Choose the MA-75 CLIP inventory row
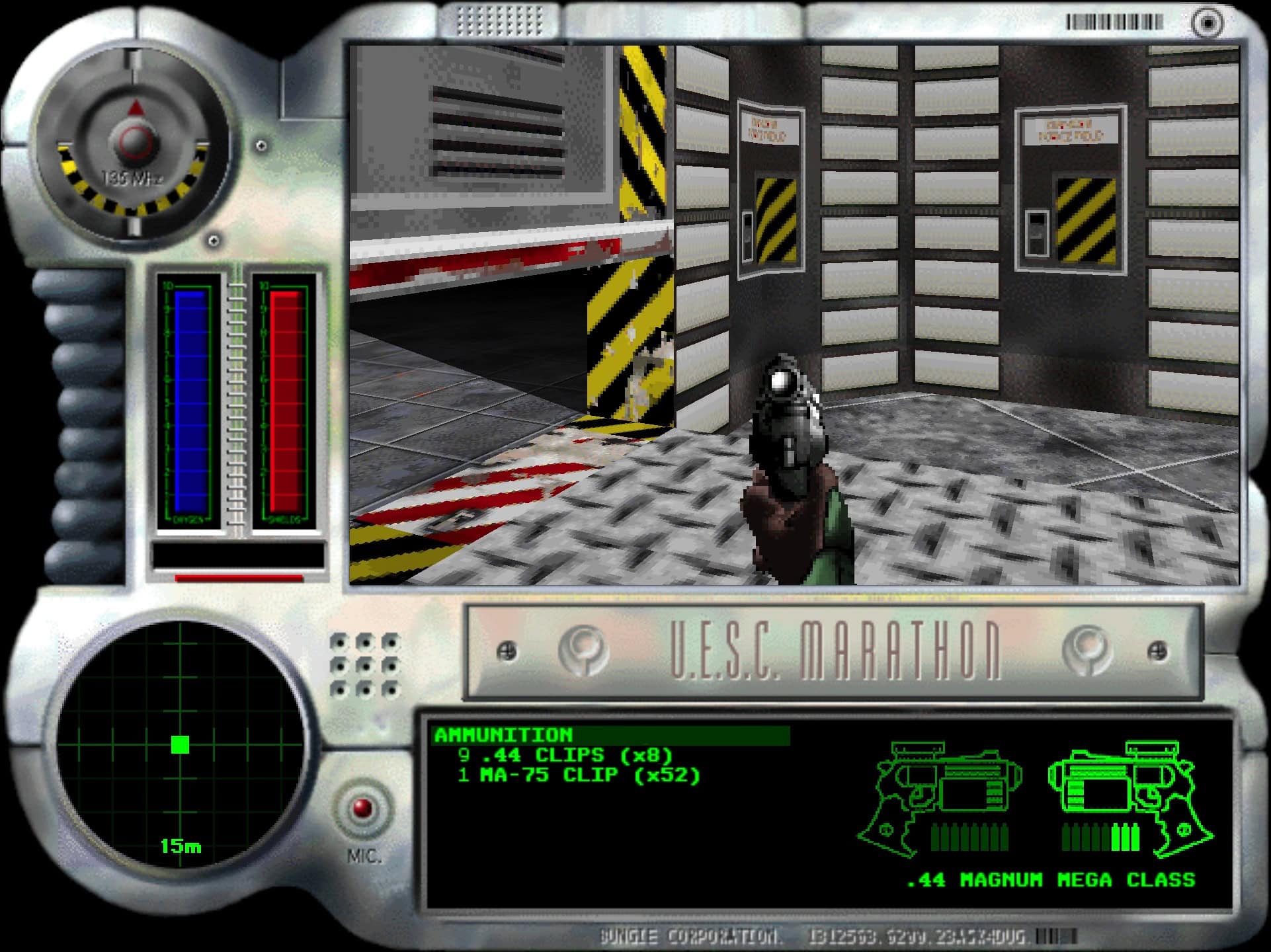Image resolution: width=1271 pixels, height=952 pixels. coord(579,775)
